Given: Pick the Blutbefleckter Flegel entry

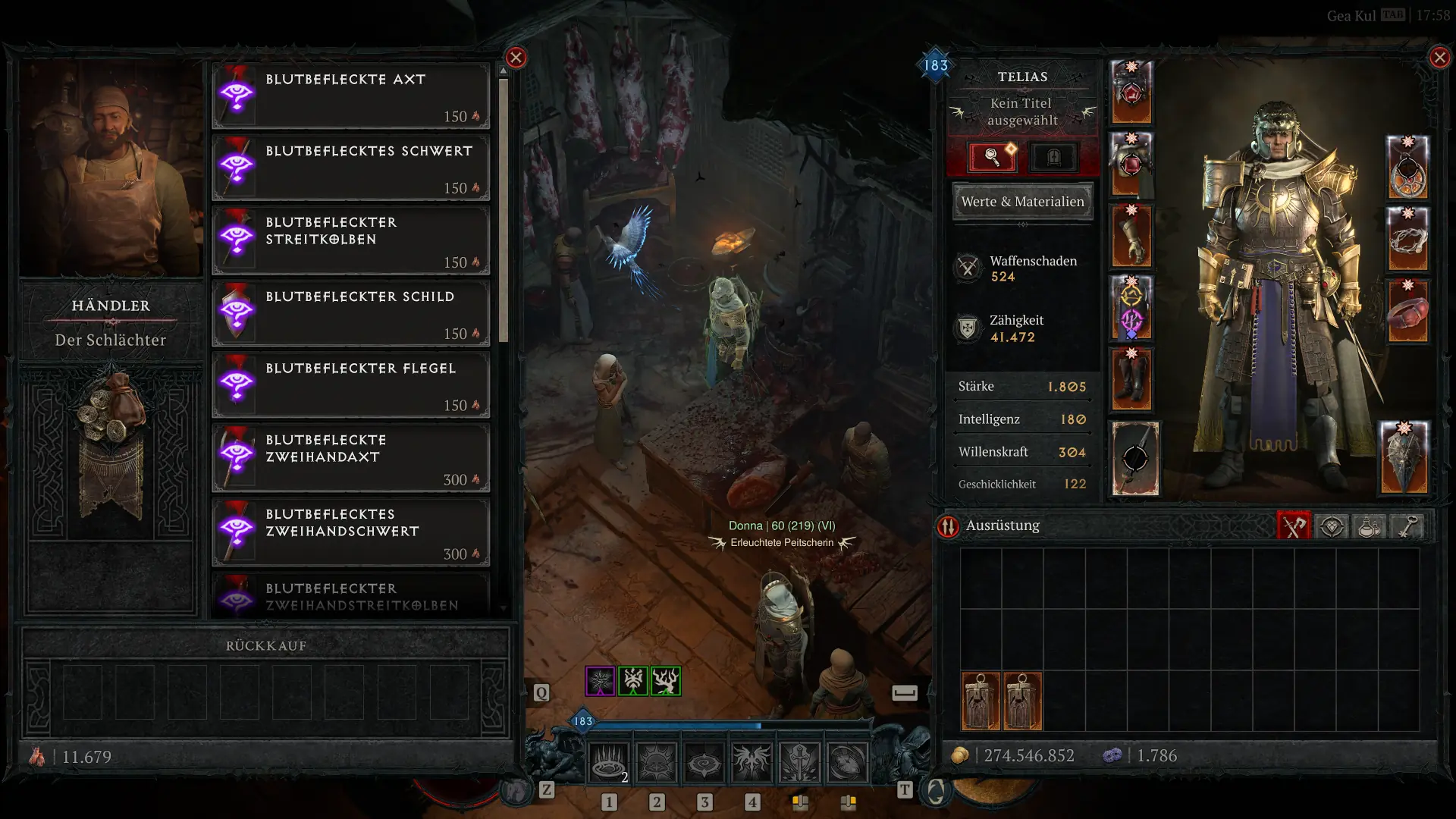Looking at the screenshot, I should pos(350,385).
